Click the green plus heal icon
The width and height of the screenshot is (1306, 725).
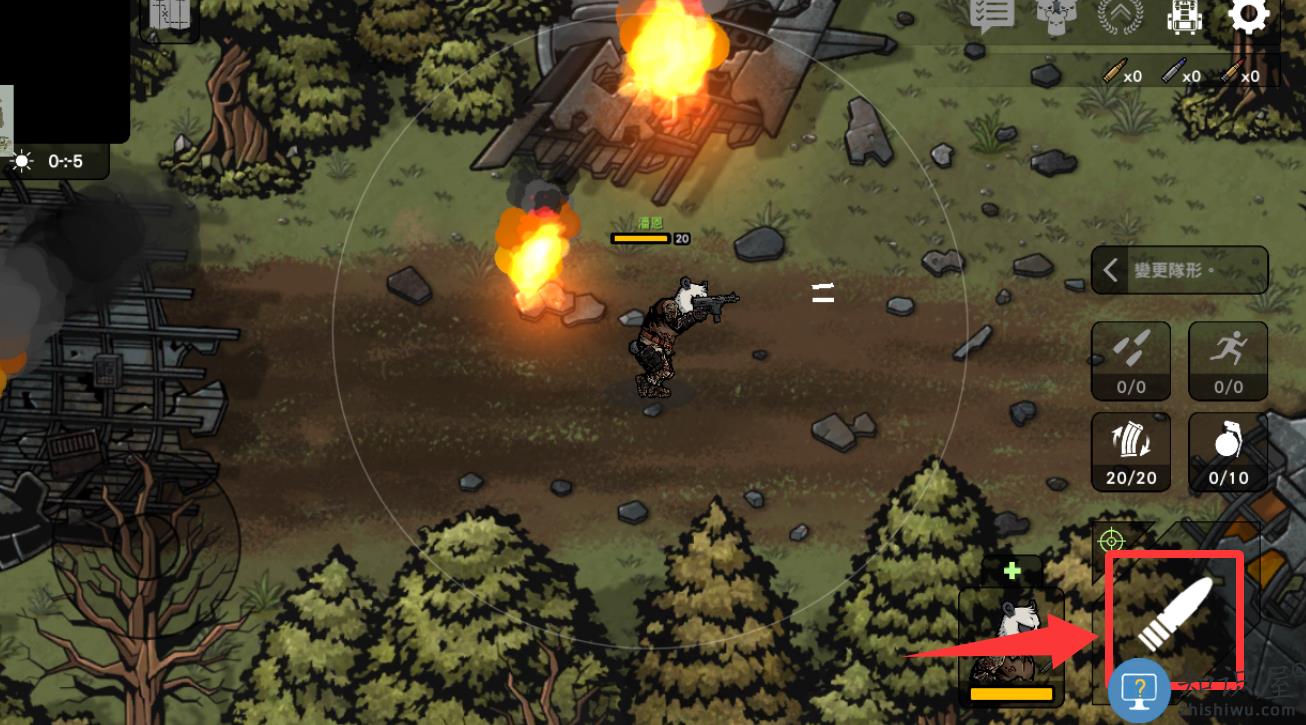1012,571
